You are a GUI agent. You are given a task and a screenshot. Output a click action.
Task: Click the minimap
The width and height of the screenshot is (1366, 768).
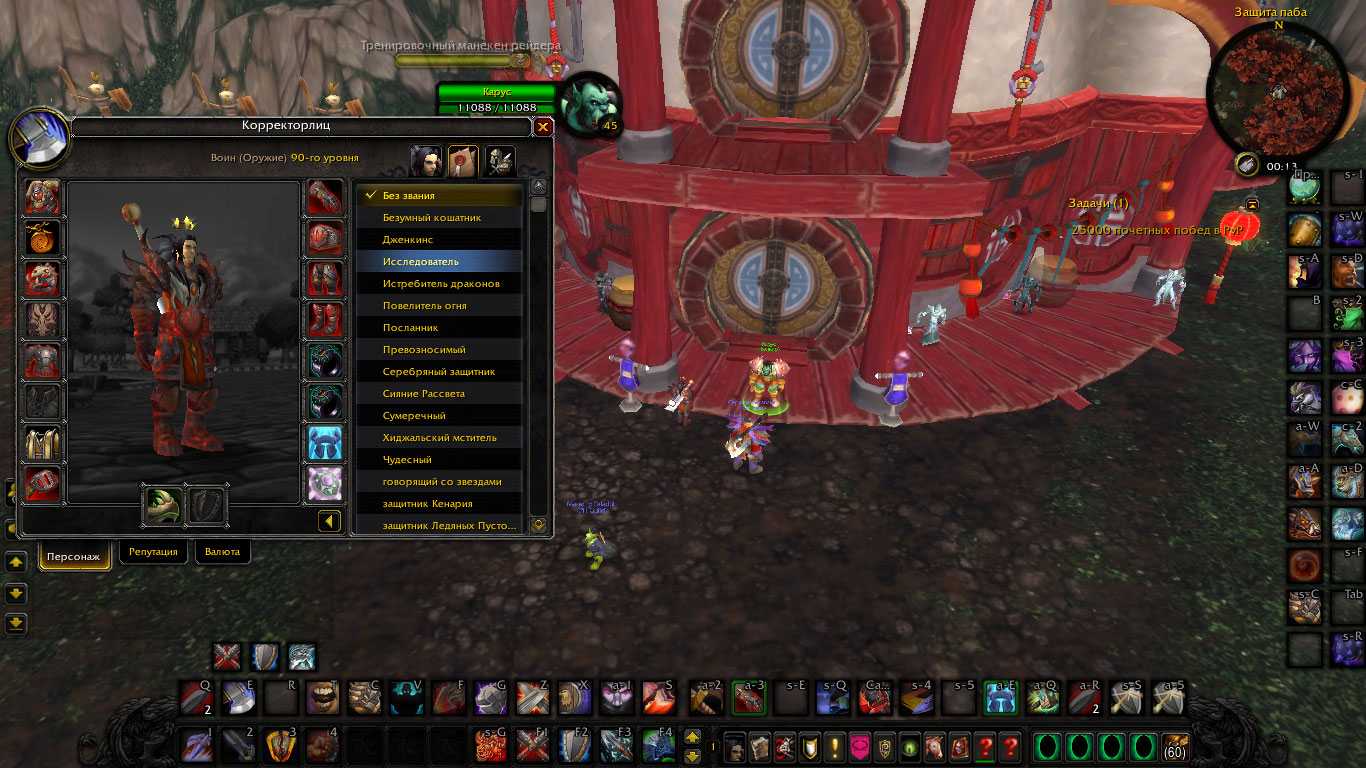pyautogui.click(x=1277, y=92)
